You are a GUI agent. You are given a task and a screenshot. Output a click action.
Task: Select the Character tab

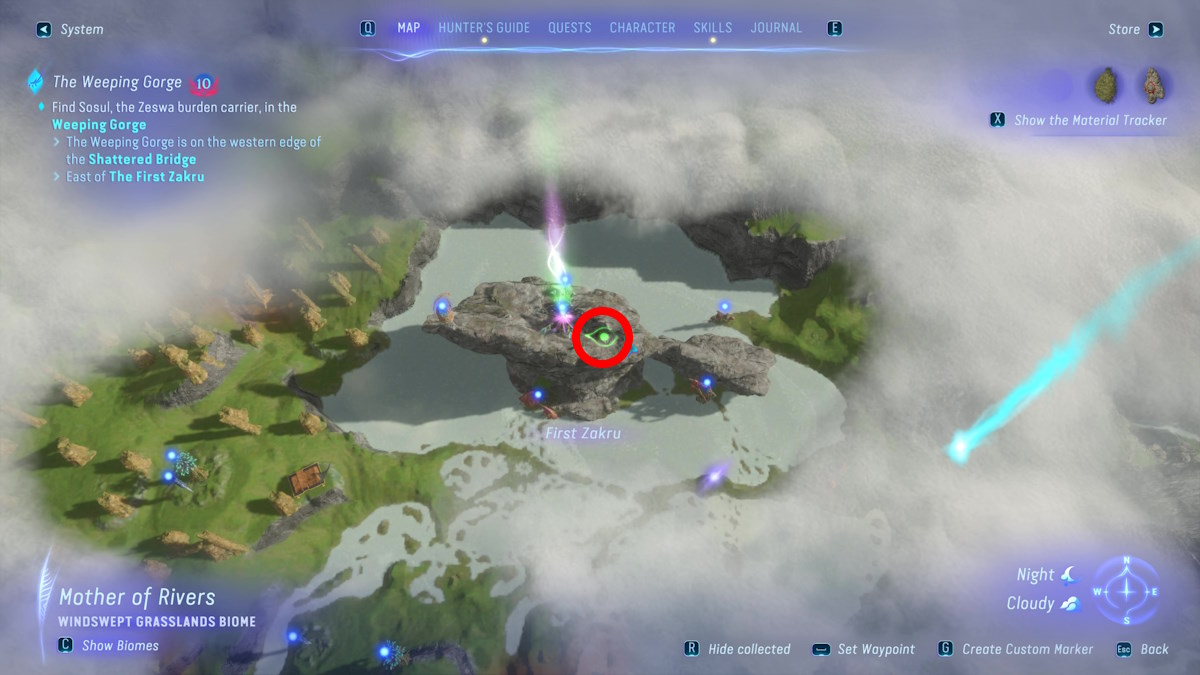coord(642,28)
